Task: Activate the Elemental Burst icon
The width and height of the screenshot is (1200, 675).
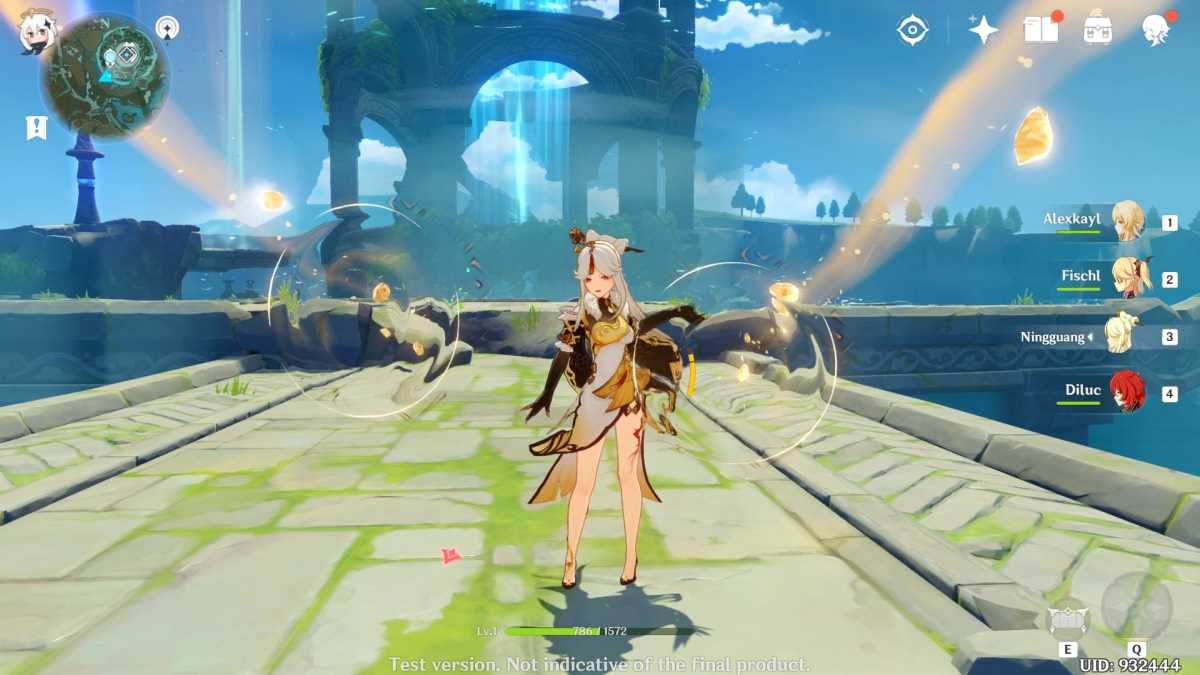Action: [x=1136, y=607]
